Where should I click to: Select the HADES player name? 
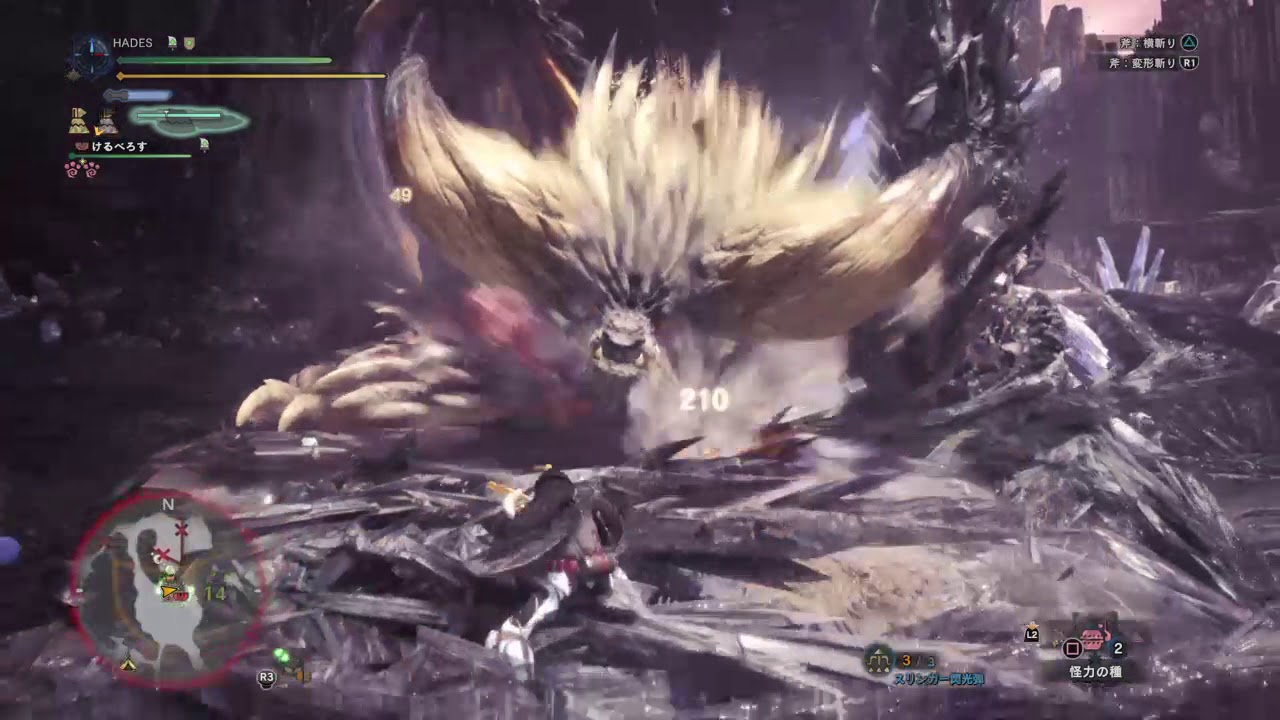coord(132,43)
